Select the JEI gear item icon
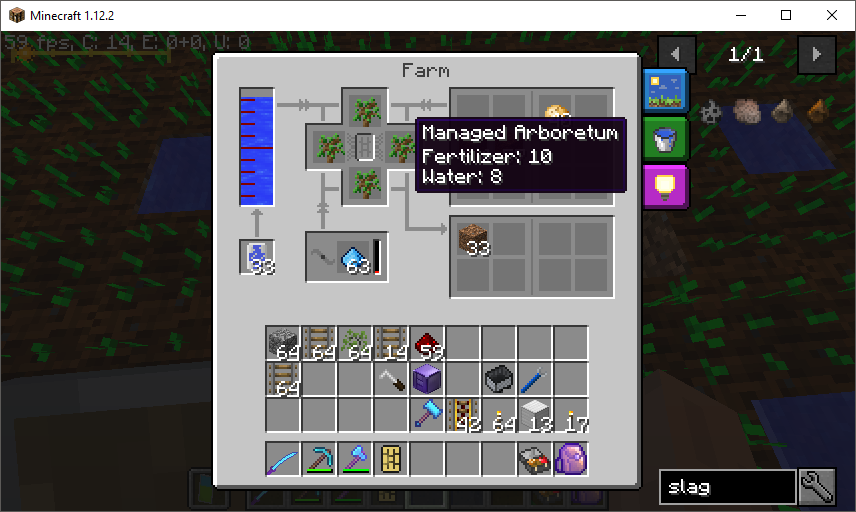The image size is (856, 512). (x=711, y=111)
